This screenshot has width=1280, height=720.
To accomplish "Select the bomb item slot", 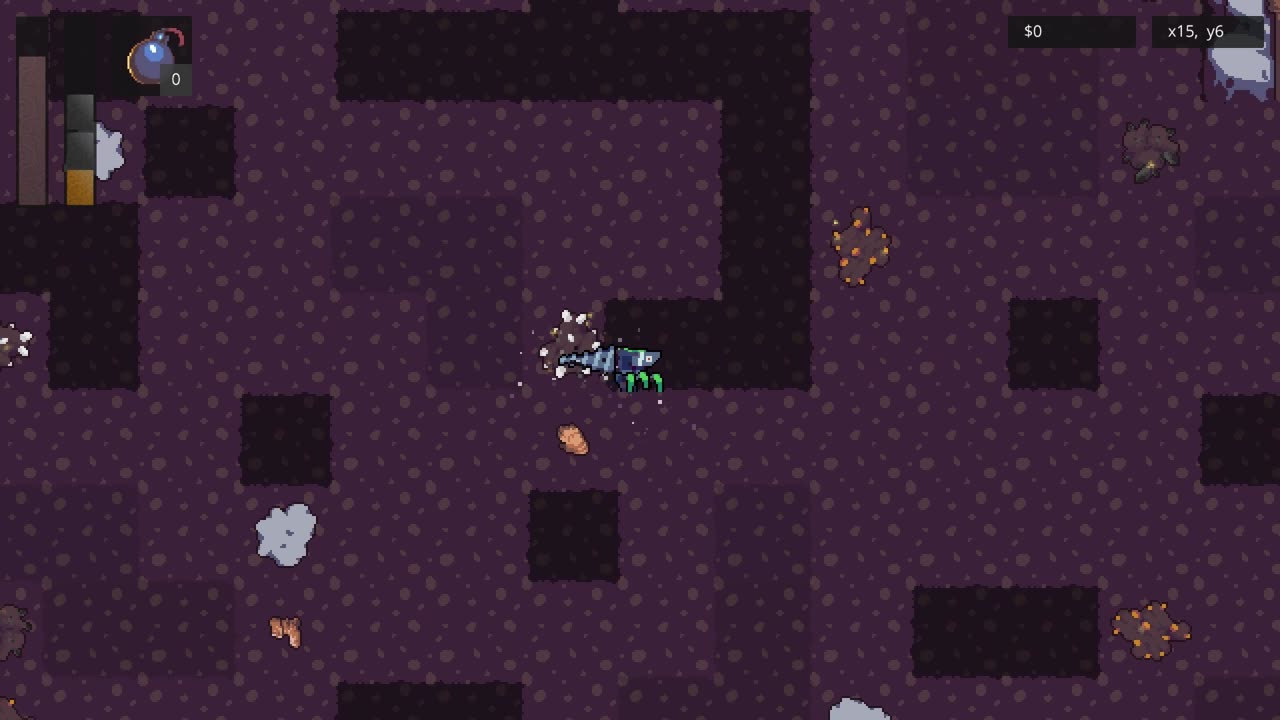I will 155,58.
